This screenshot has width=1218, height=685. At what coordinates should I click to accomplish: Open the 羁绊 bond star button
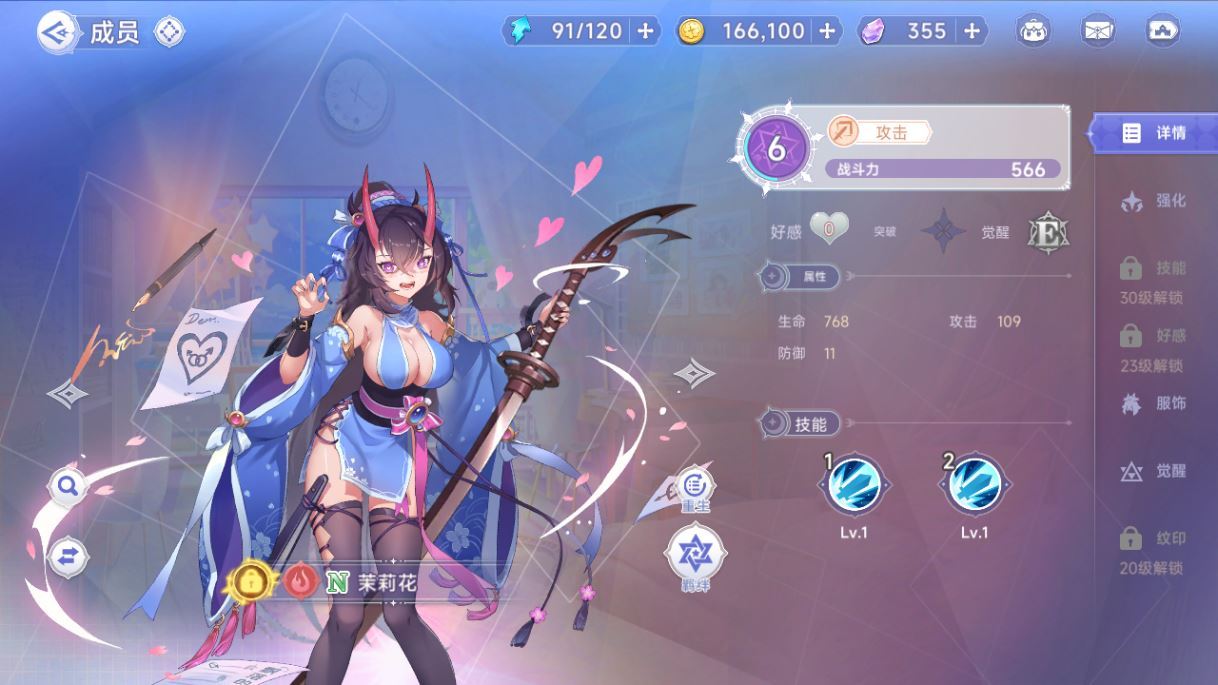pos(695,556)
